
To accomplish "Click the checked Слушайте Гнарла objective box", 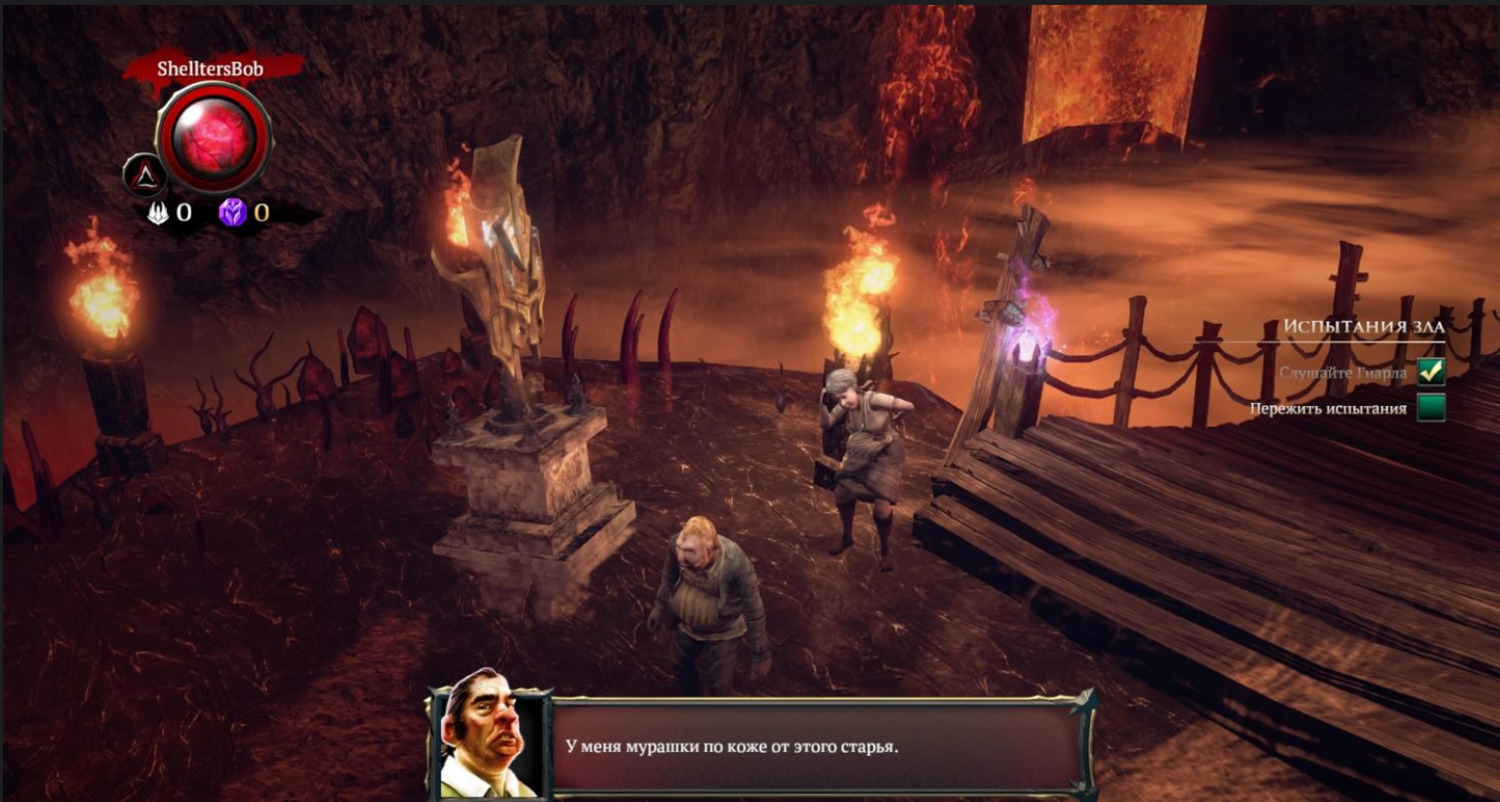I will pyautogui.click(x=1431, y=372).
